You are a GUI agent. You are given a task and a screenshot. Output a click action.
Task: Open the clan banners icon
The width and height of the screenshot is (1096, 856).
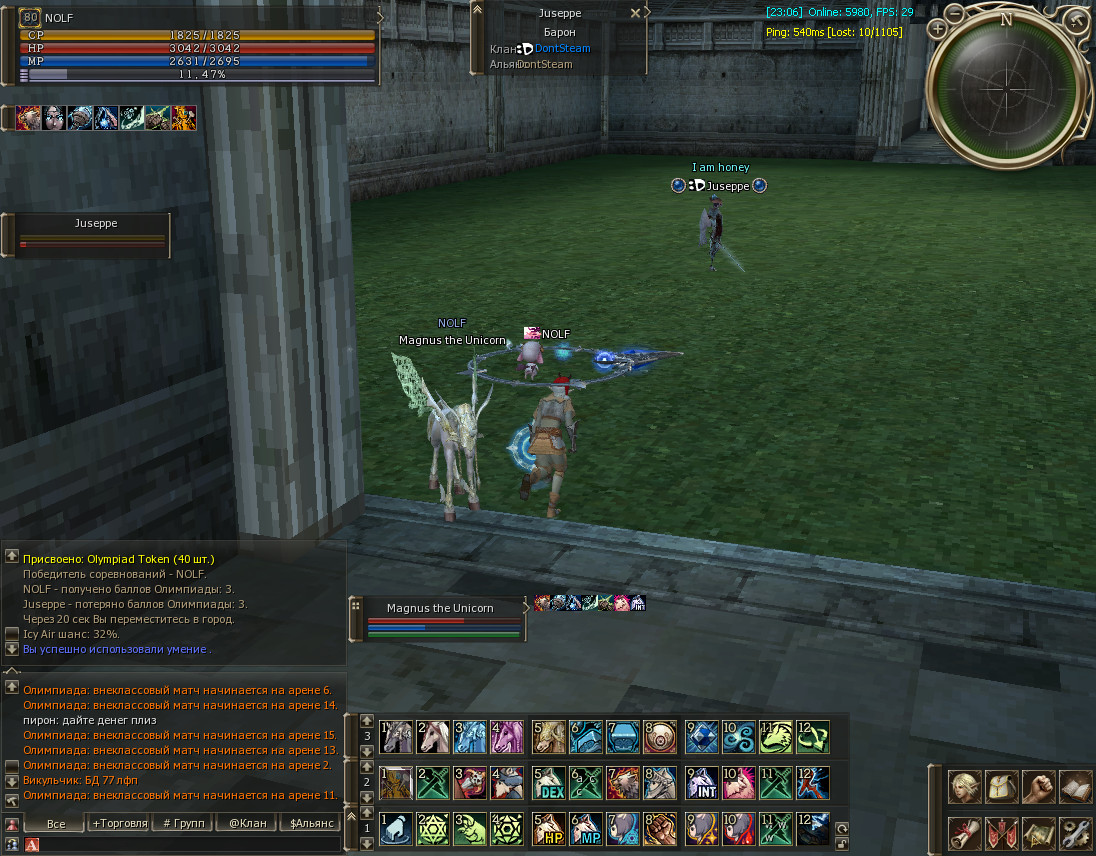tap(1002, 833)
